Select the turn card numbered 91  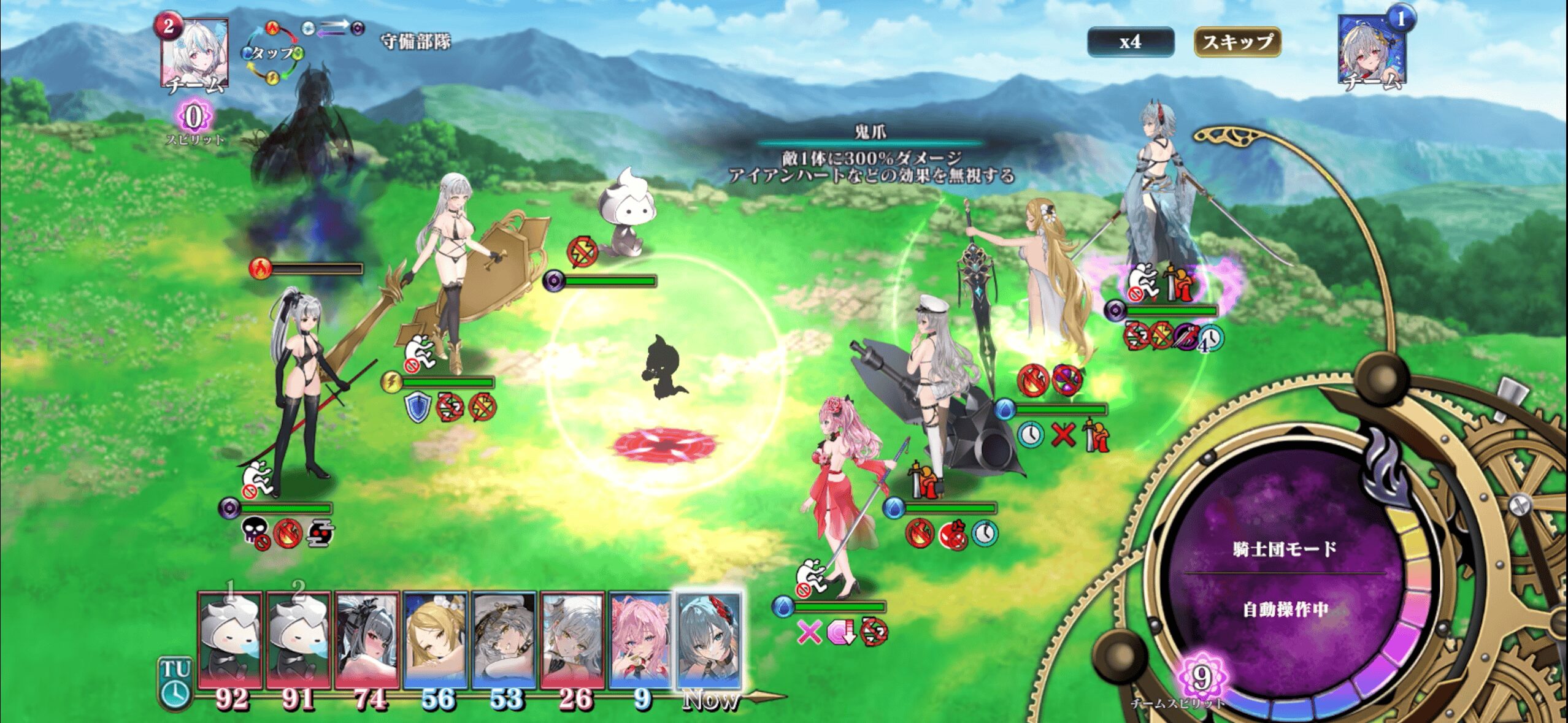299,641
